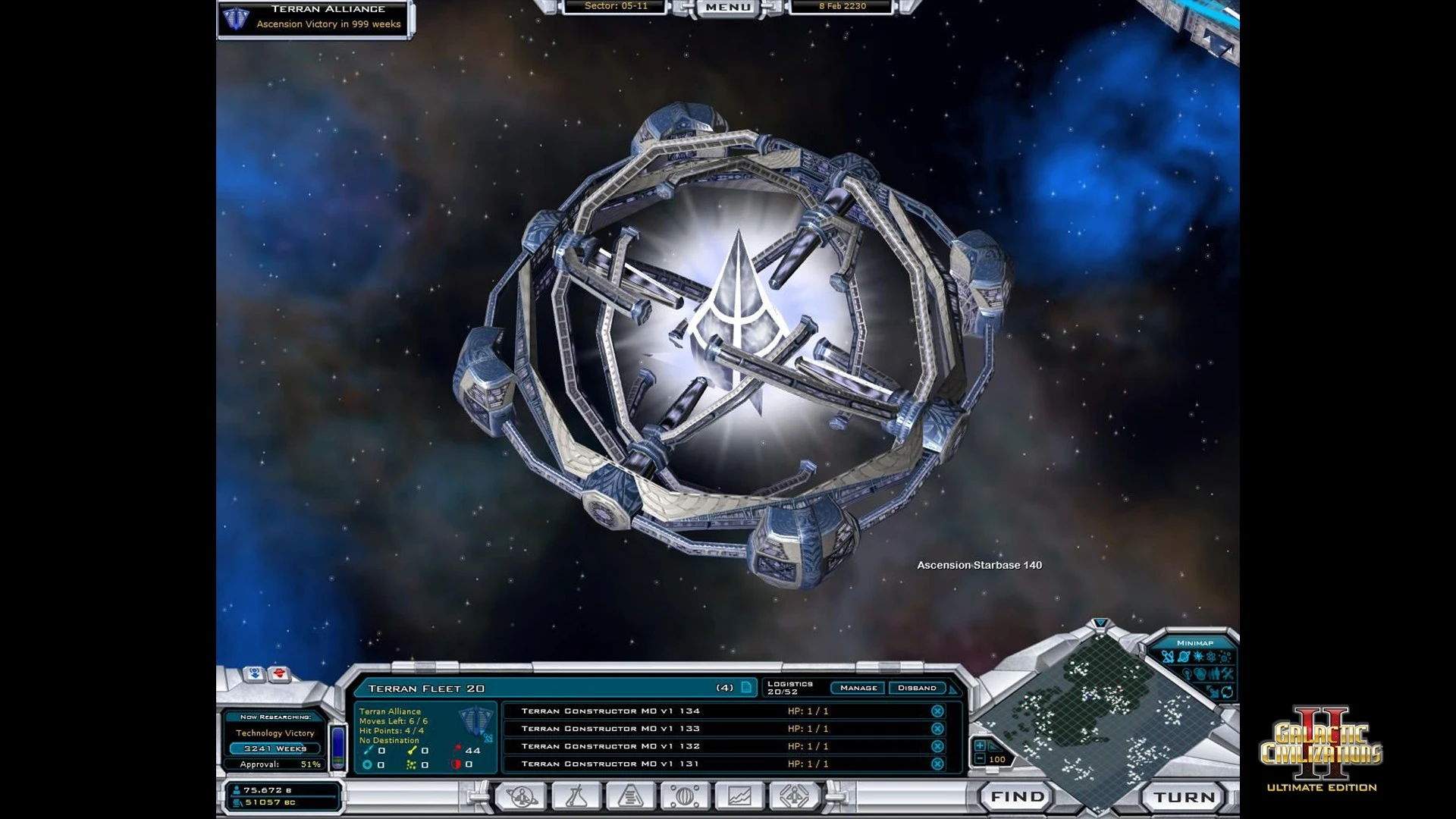Zoom out with the minus button

click(x=980, y=759)
